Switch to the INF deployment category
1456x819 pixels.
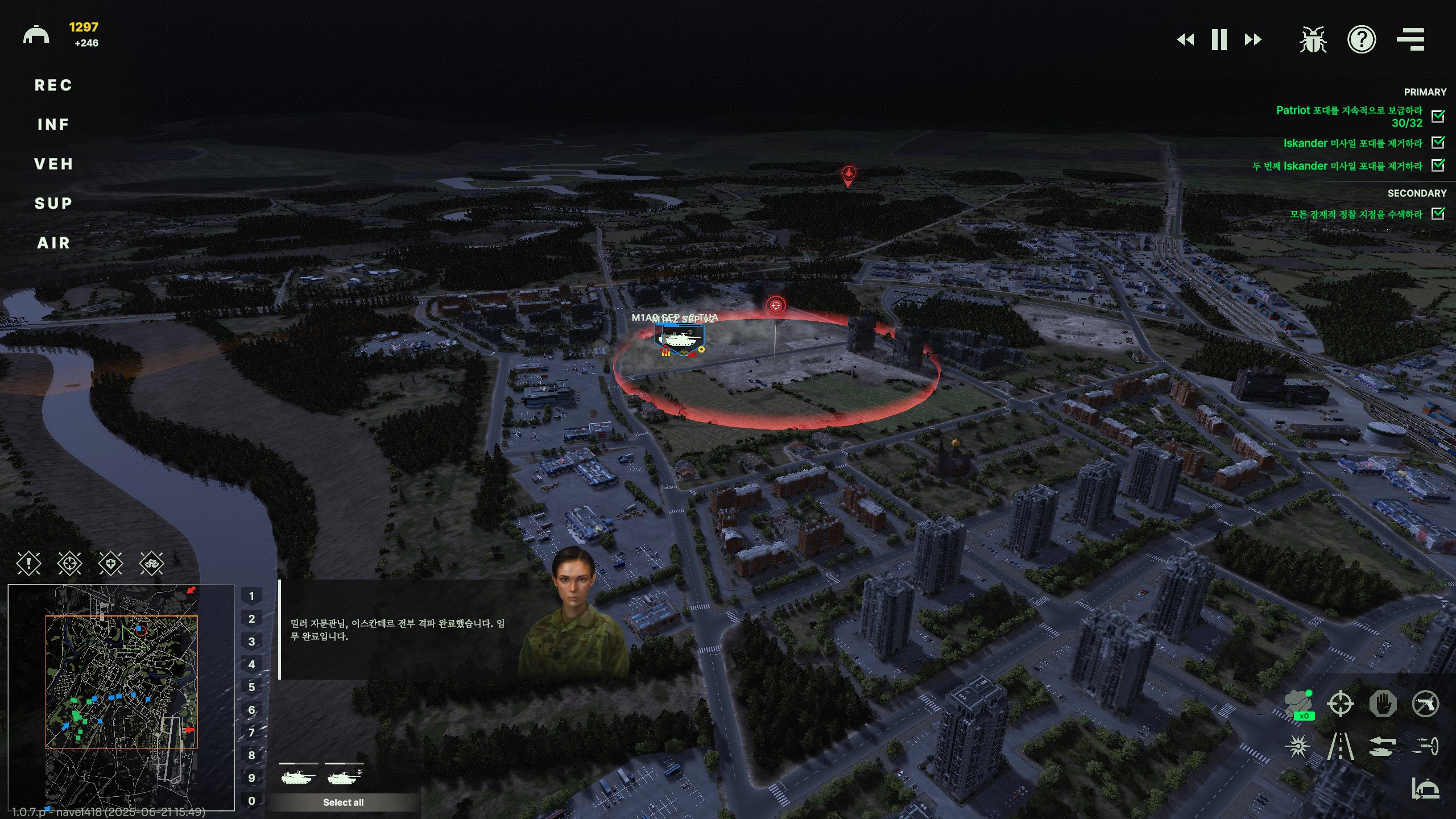(x=53, y=125)
